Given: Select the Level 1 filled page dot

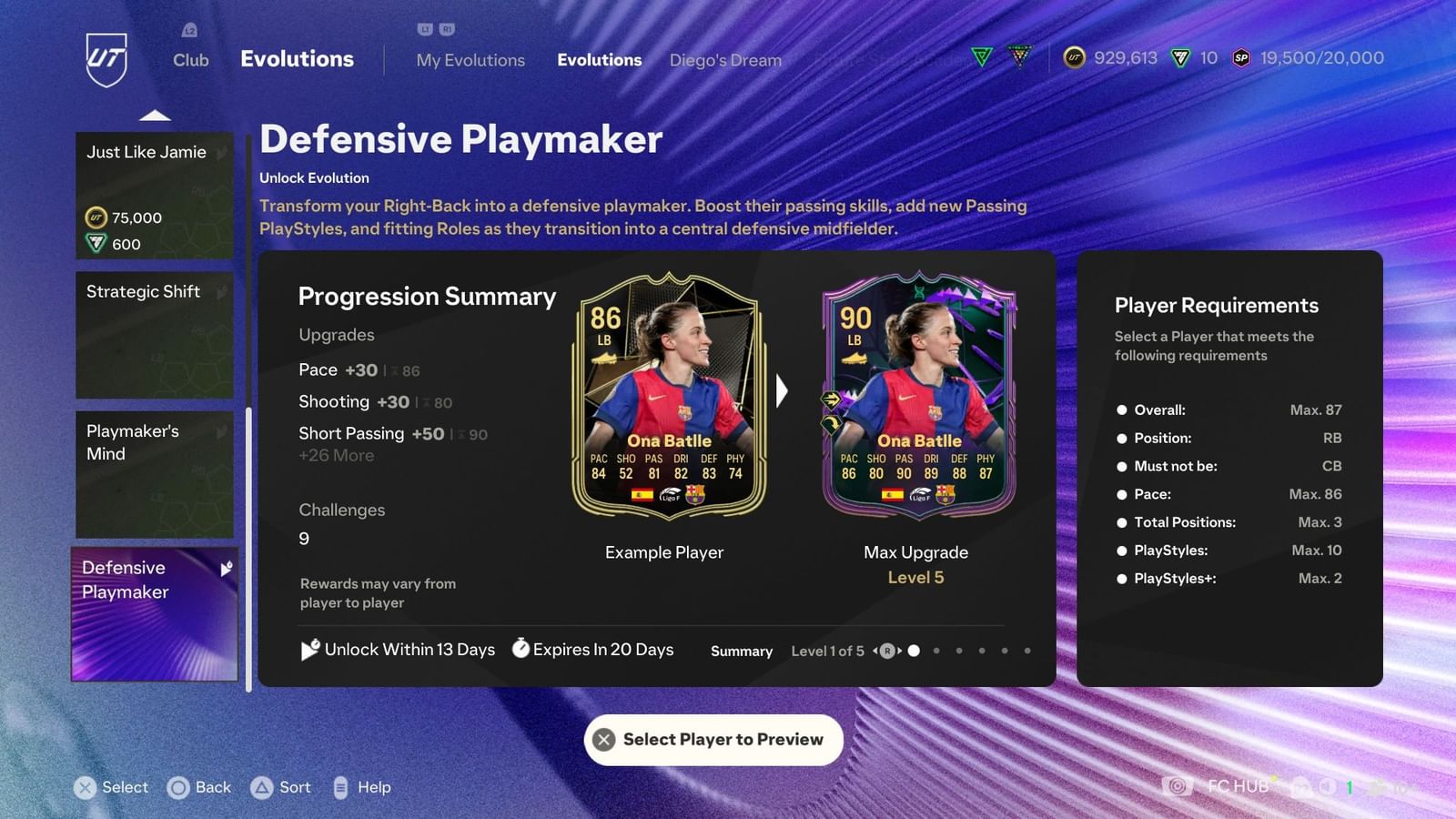Looking at the screenshot, I should point(914,651).
